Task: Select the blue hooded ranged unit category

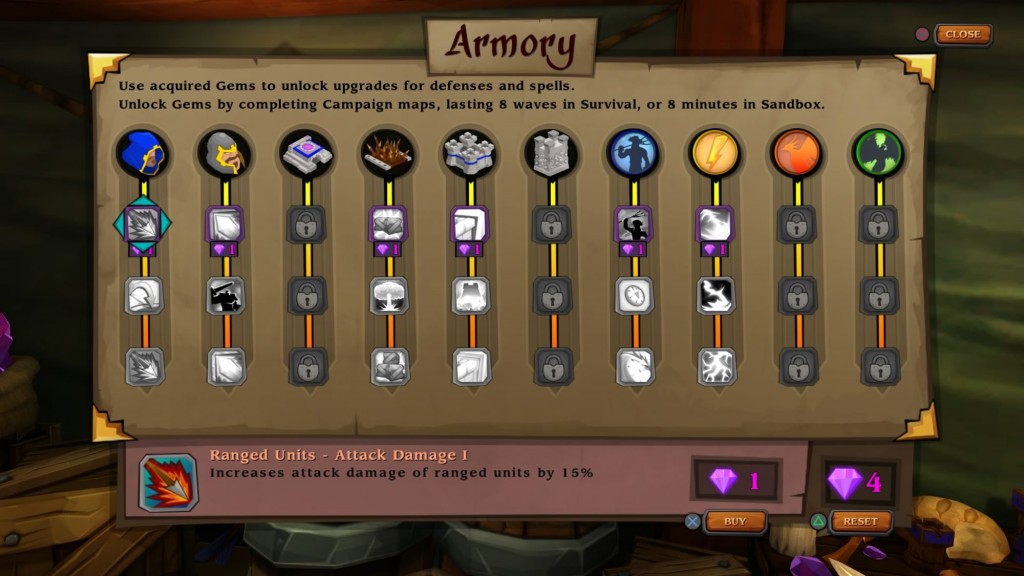Action: pos(143,153)
